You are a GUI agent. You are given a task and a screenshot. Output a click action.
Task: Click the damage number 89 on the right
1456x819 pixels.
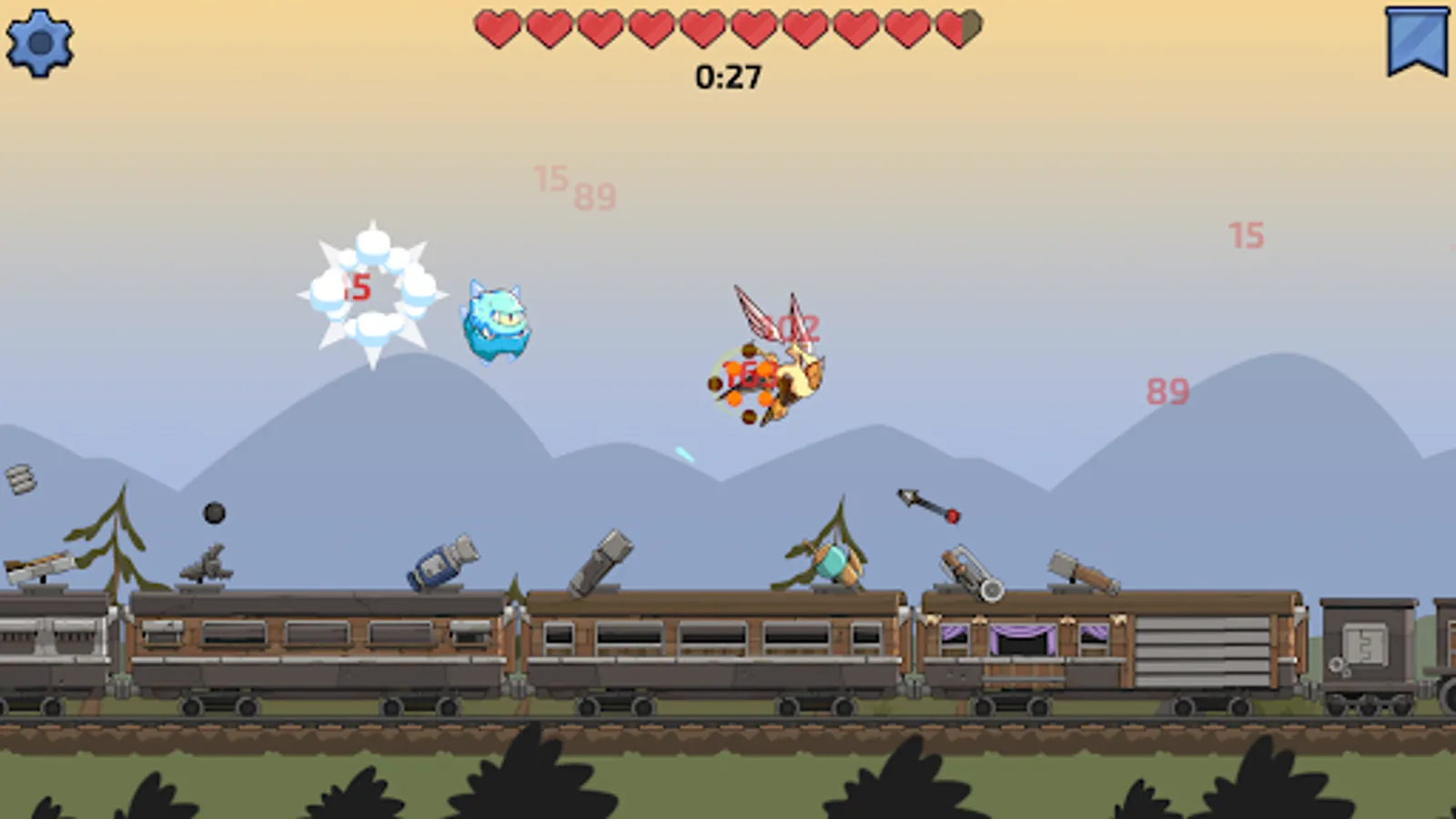click(x=1169, y=391)
